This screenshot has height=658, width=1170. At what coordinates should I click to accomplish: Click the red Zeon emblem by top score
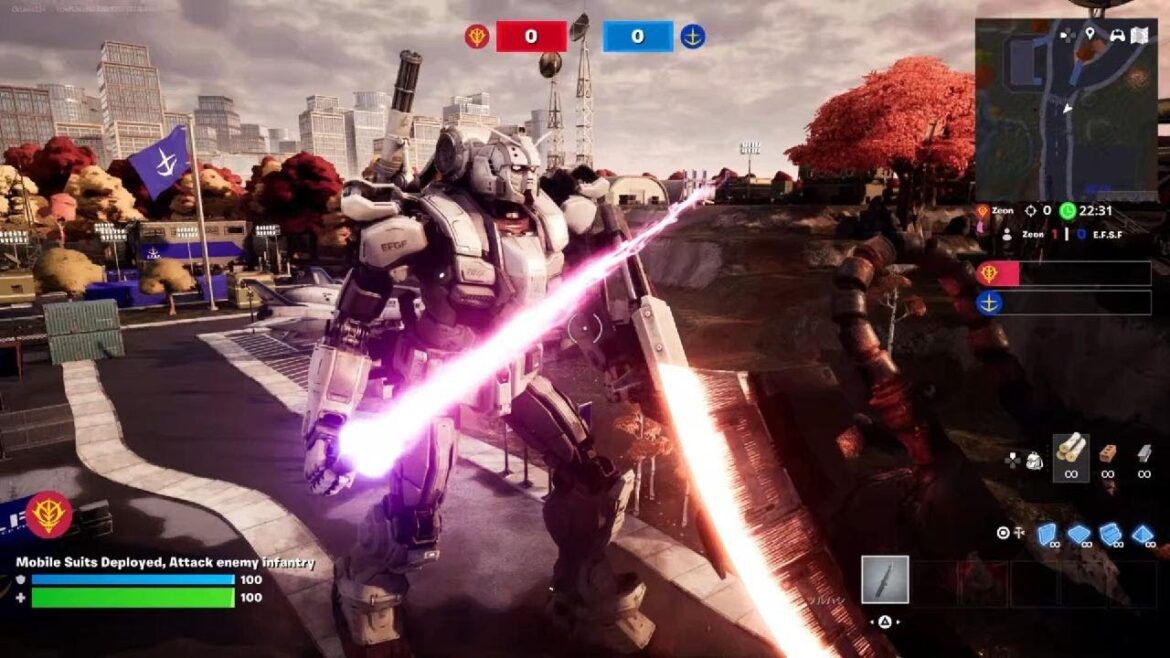click(x=477, y=37)
